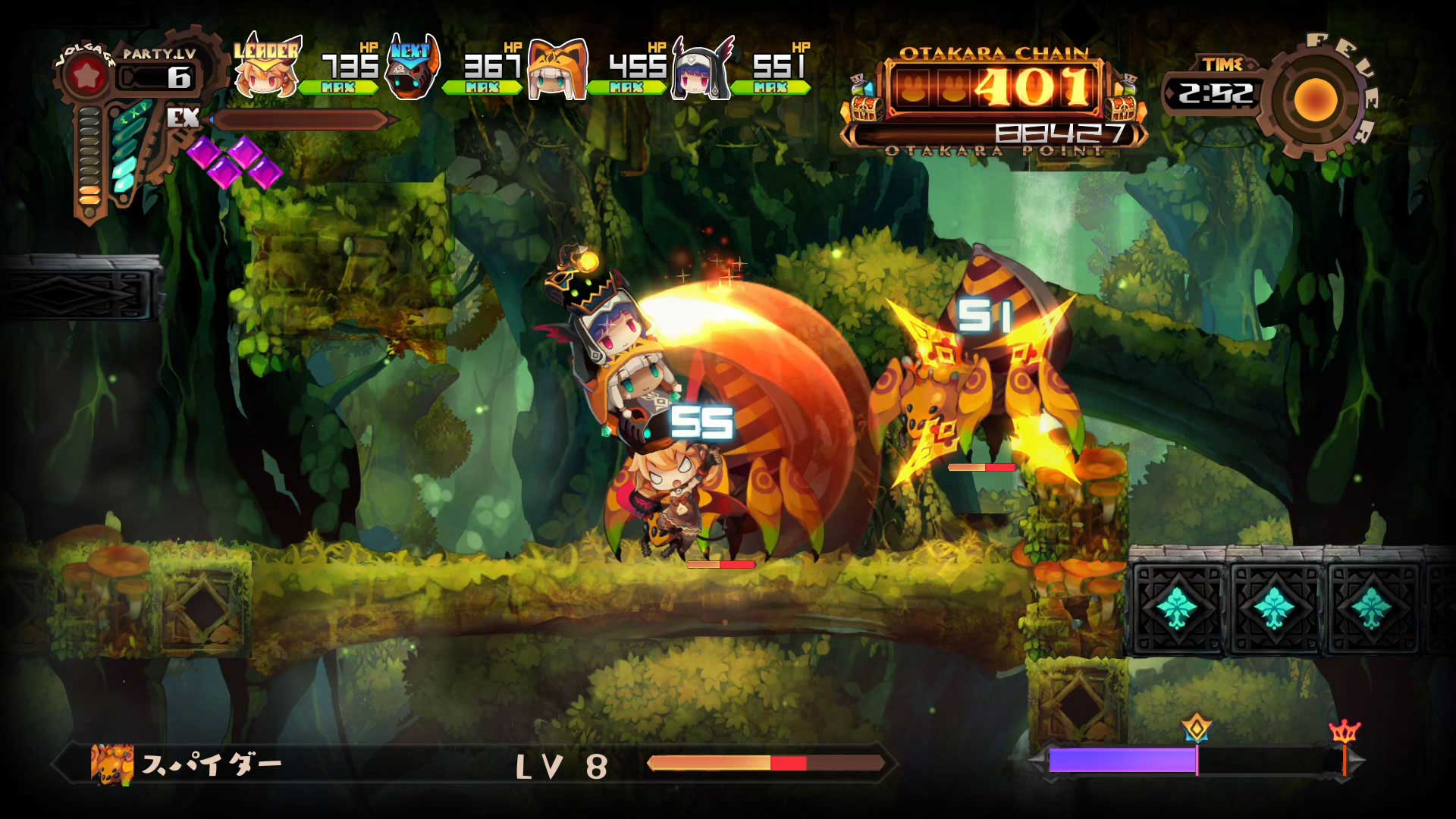The width and height of the screenshot is (1456, 819).
Task: Click the red star on the Voltage gauge
Action: click(89, 74)
